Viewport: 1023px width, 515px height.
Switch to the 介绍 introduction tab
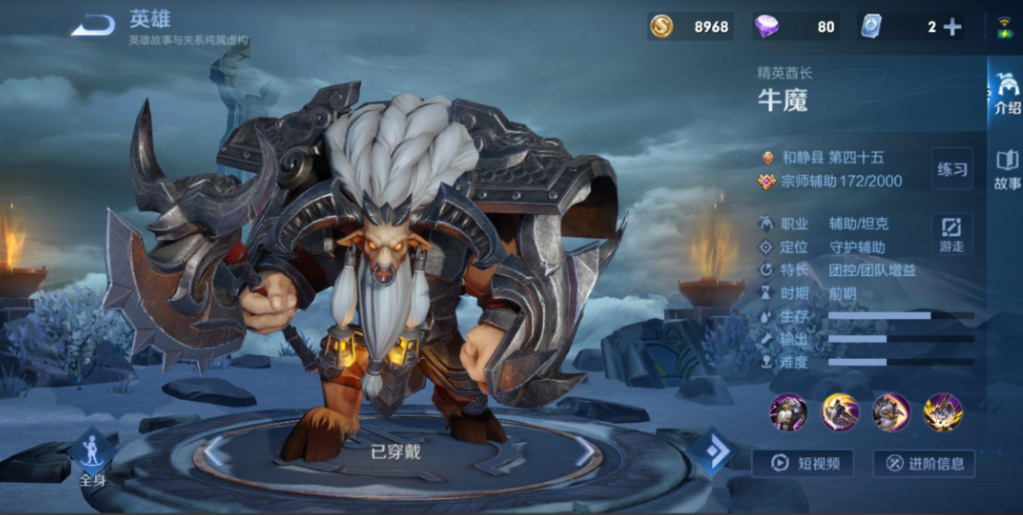[1006, 95]
